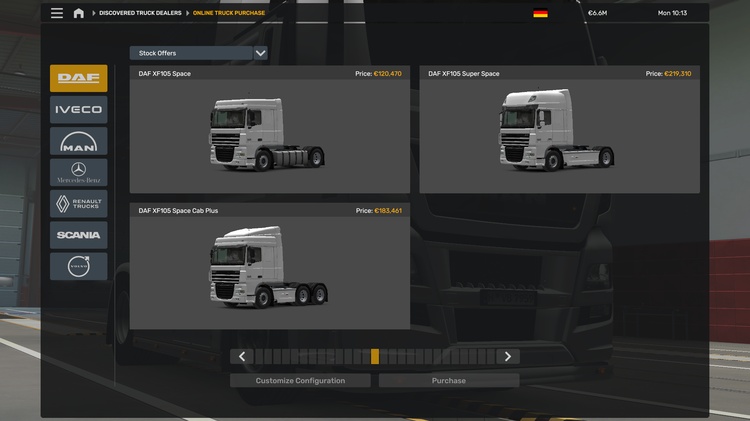
Task: Open the Stock Offers dropdown
Action: click(198, 53)
